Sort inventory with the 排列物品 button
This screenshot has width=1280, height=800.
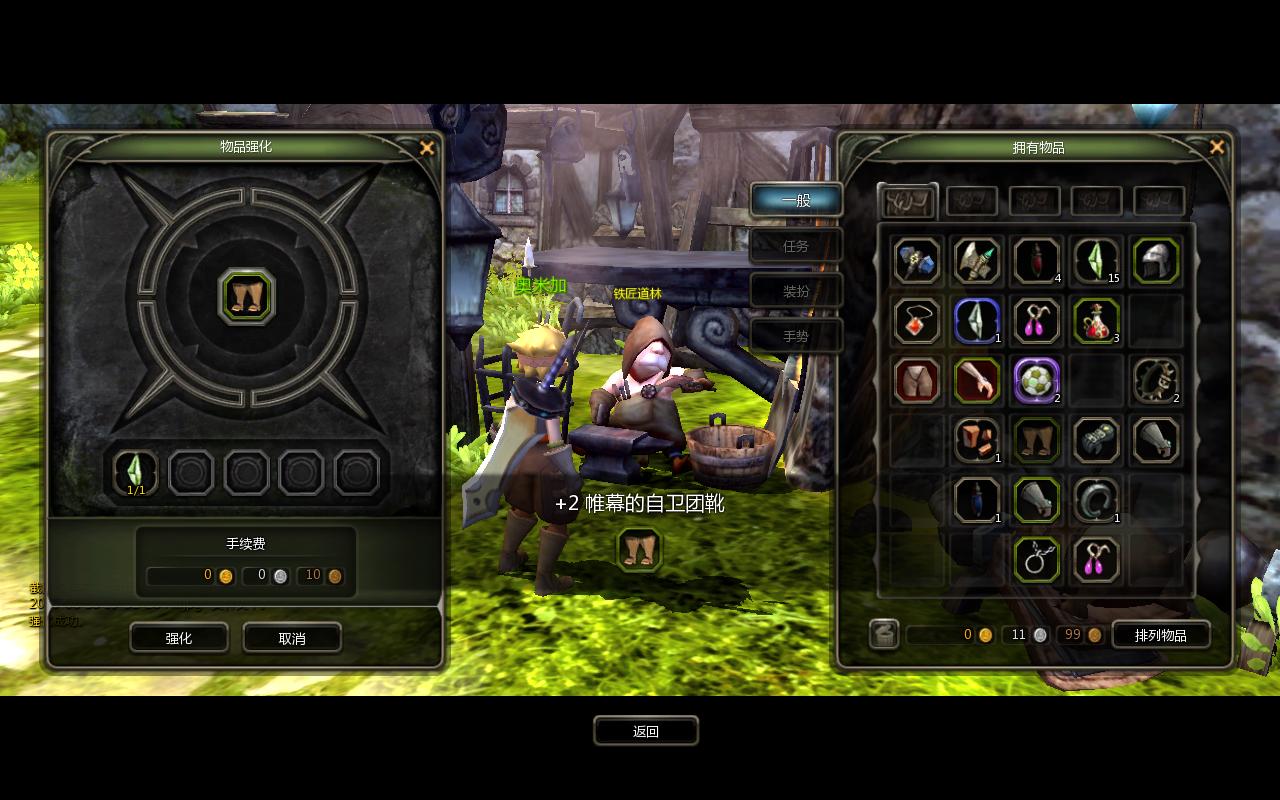coord(1160,635)
